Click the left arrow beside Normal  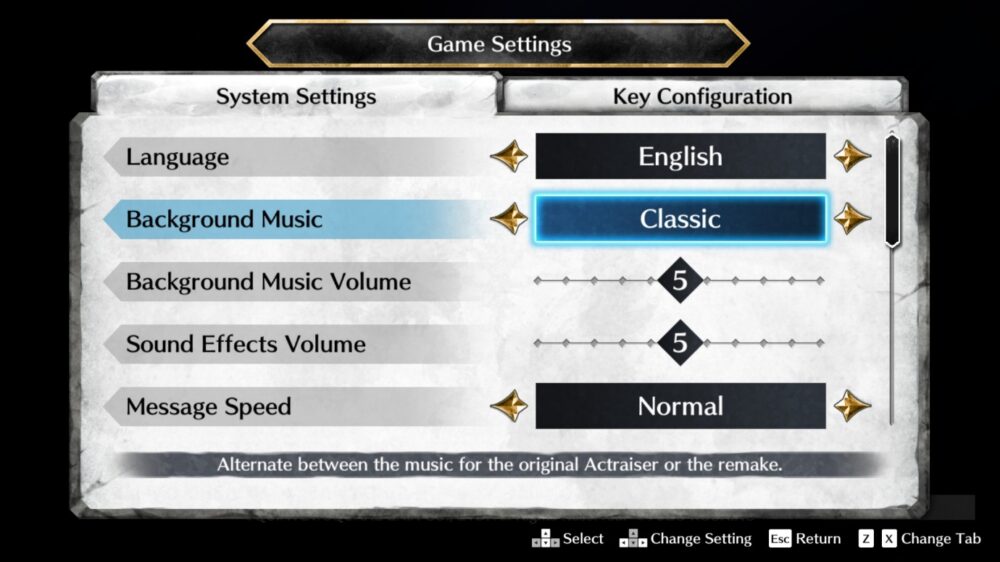(x=510, y=406)
